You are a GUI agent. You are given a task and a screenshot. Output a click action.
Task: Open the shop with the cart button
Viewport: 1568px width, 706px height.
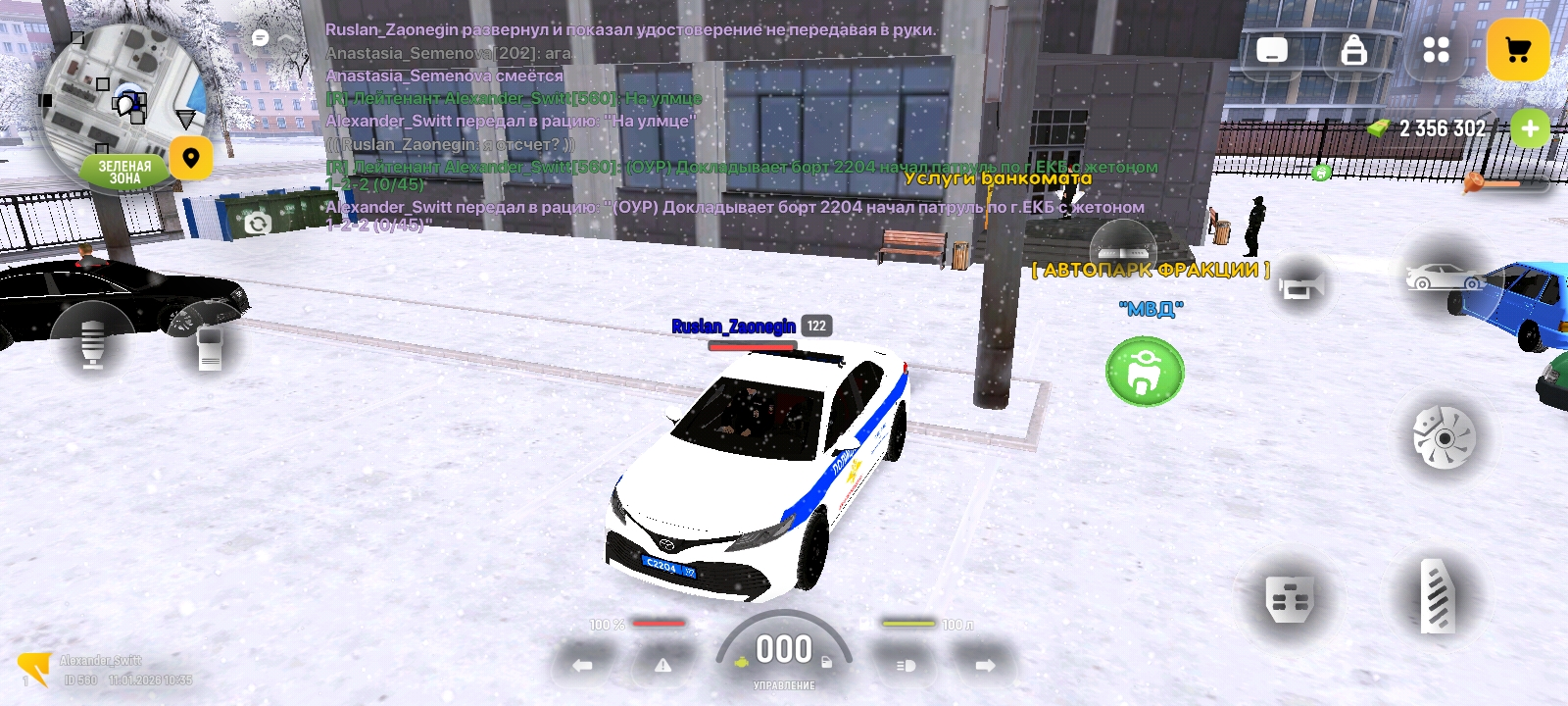[x=1517, y=50]
